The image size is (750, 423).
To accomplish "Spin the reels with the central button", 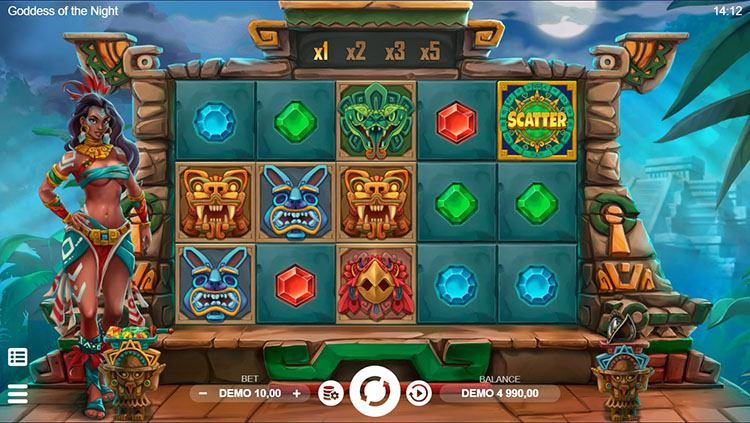I will click(376, 393).
